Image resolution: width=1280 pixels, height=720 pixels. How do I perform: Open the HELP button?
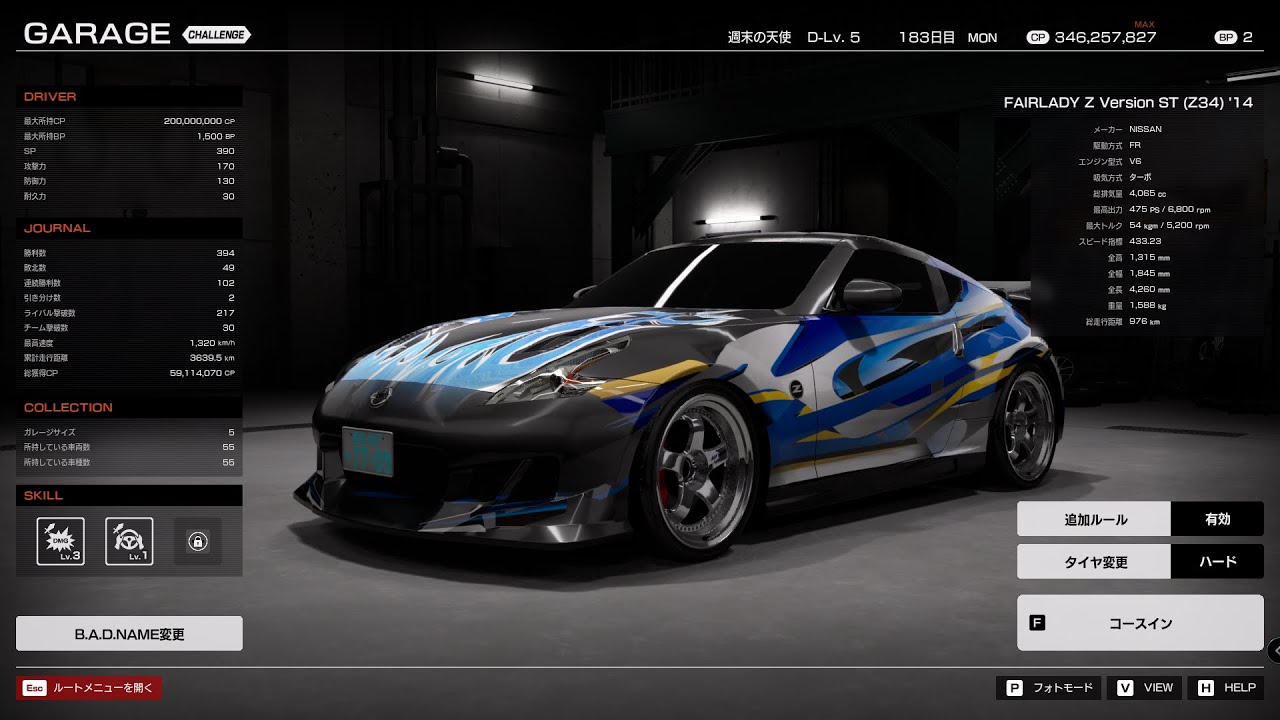point(1226,688)
